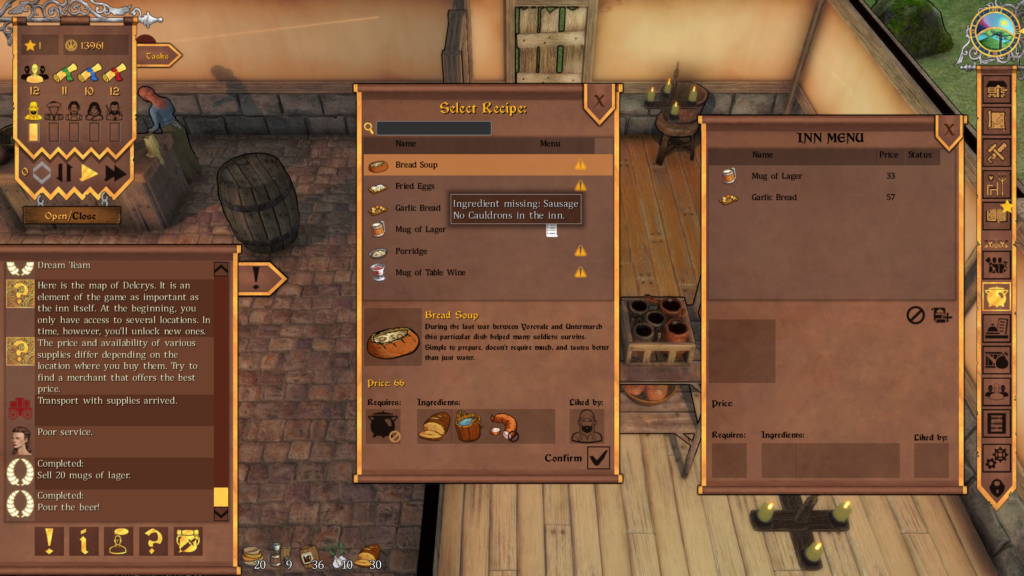Viewport: 1024px width, 576px height.
Task: Pause the game speed
Action: click(65, 173)
